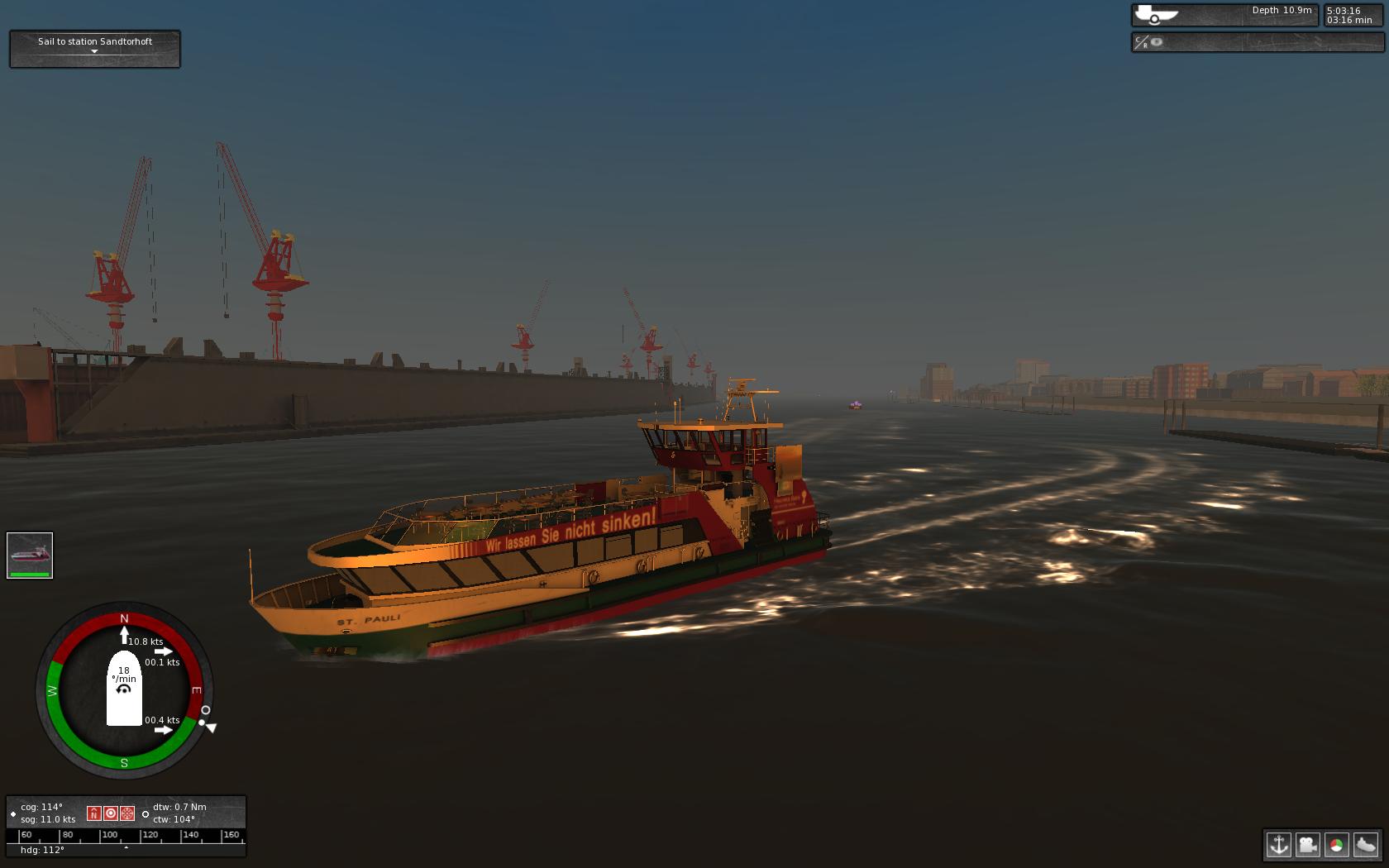Viewport: 1389px width, 868px height.
Task: Click the heading marker arrow under the compass scale
Action: click(126, 847)
